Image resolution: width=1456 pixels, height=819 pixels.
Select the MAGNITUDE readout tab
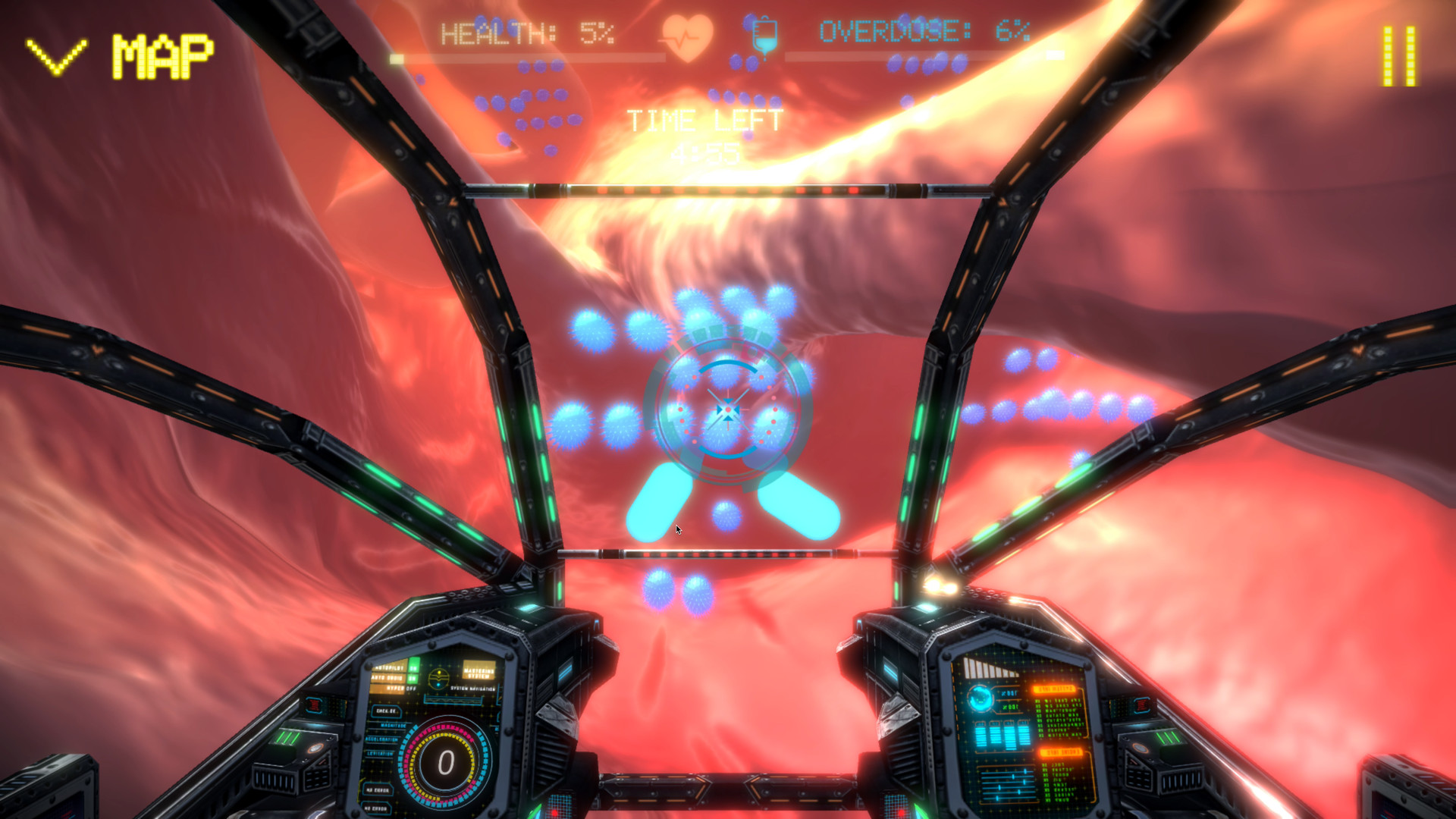(393, 726)
